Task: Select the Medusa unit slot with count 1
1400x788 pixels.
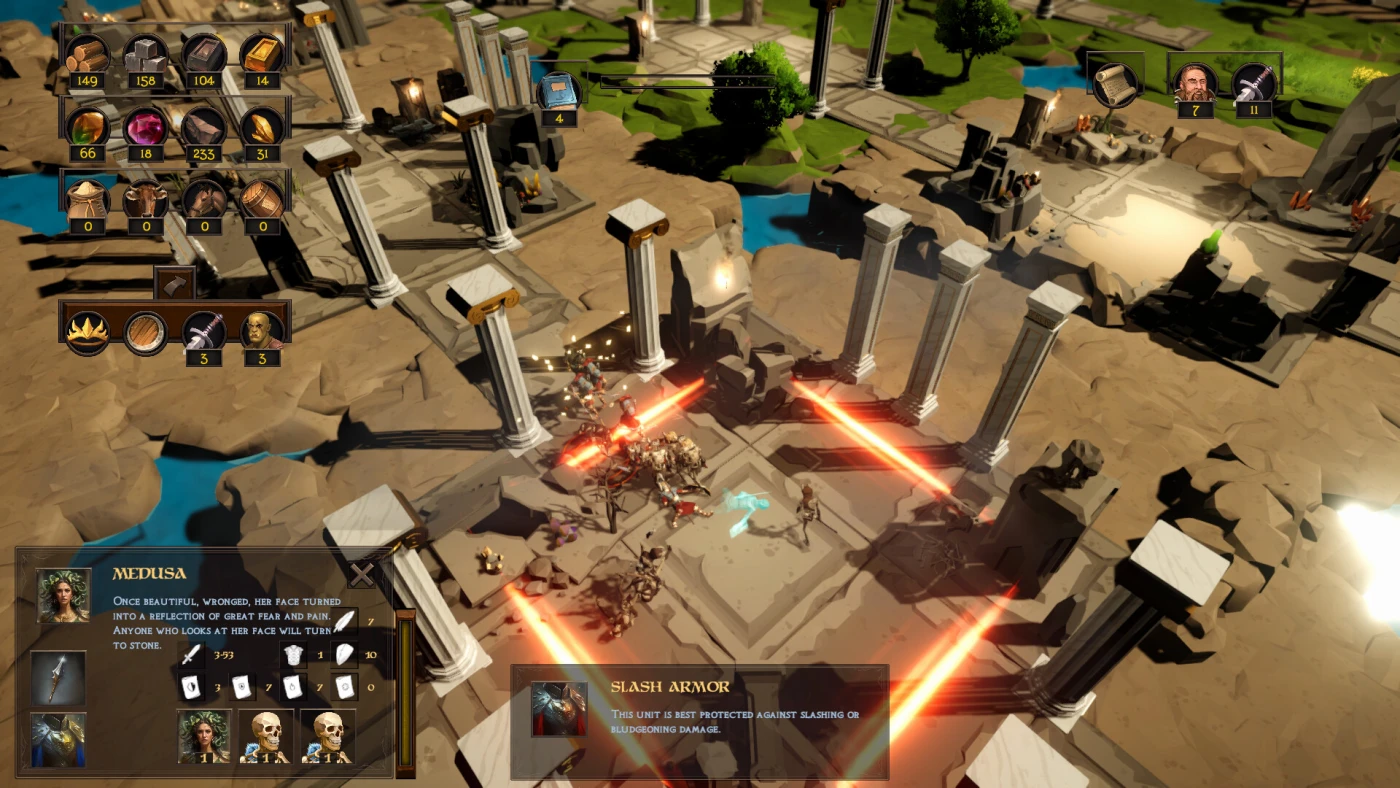Action: (x=204, y=736)
